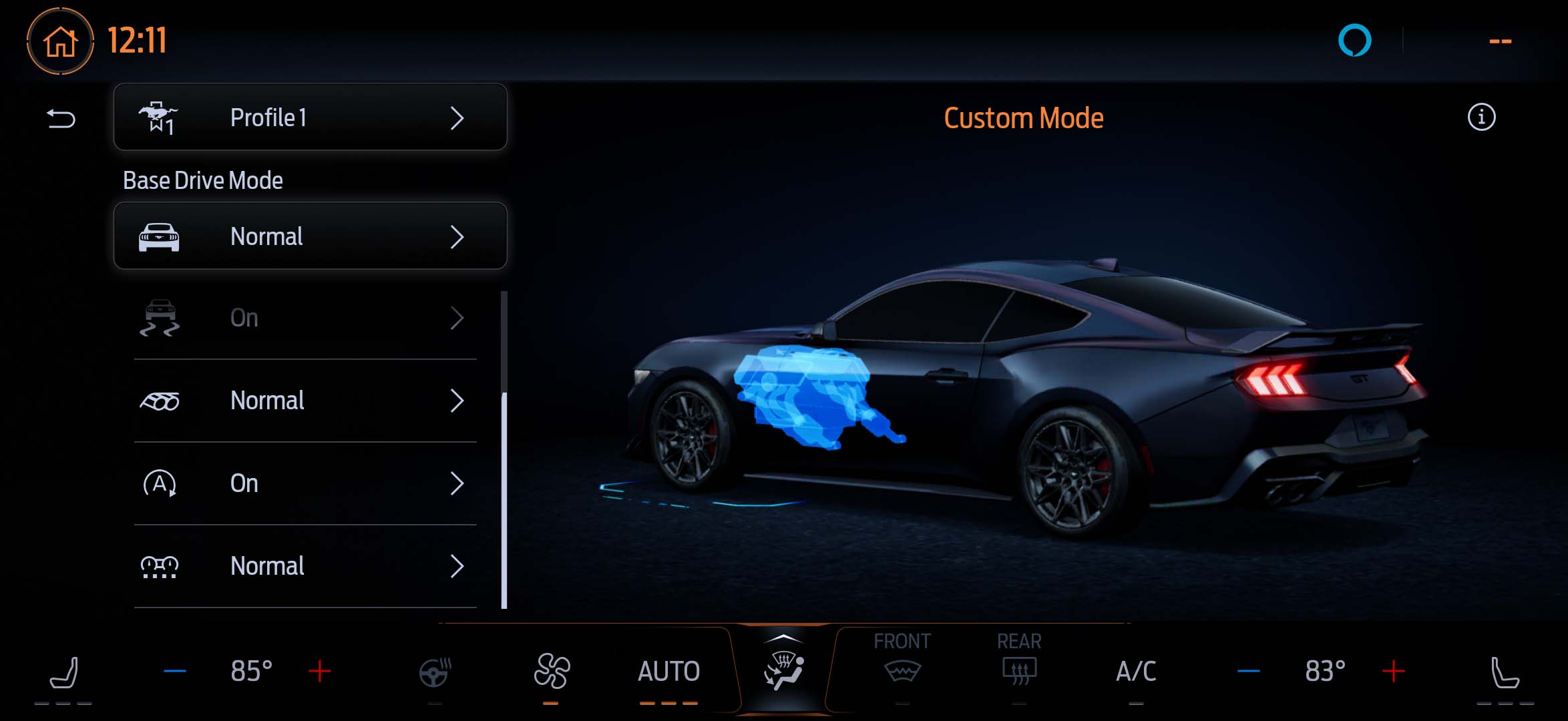Raise the driver temperature above 85°
This screenshot has height=721, width=1568.
(x=320, y=671)
